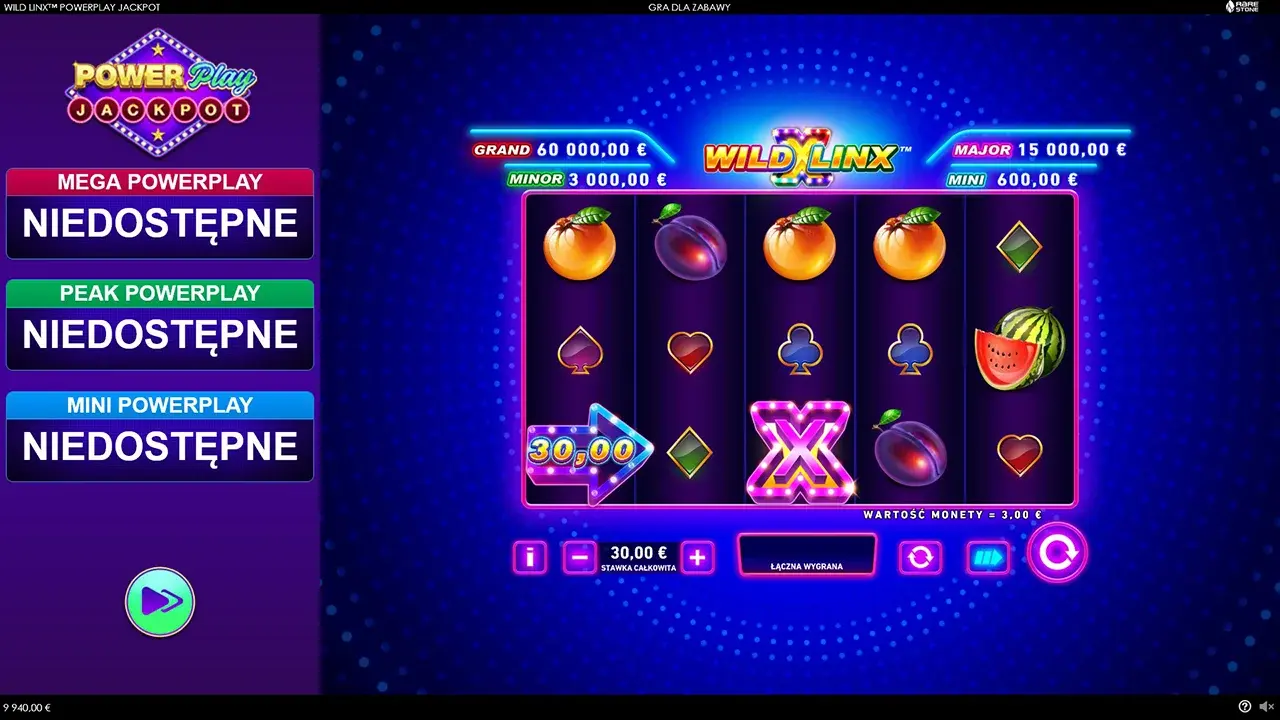Enable turbo mode with the fast-forward arrows icon
This screenshot has height=720, width=1280.
[988, 557]
